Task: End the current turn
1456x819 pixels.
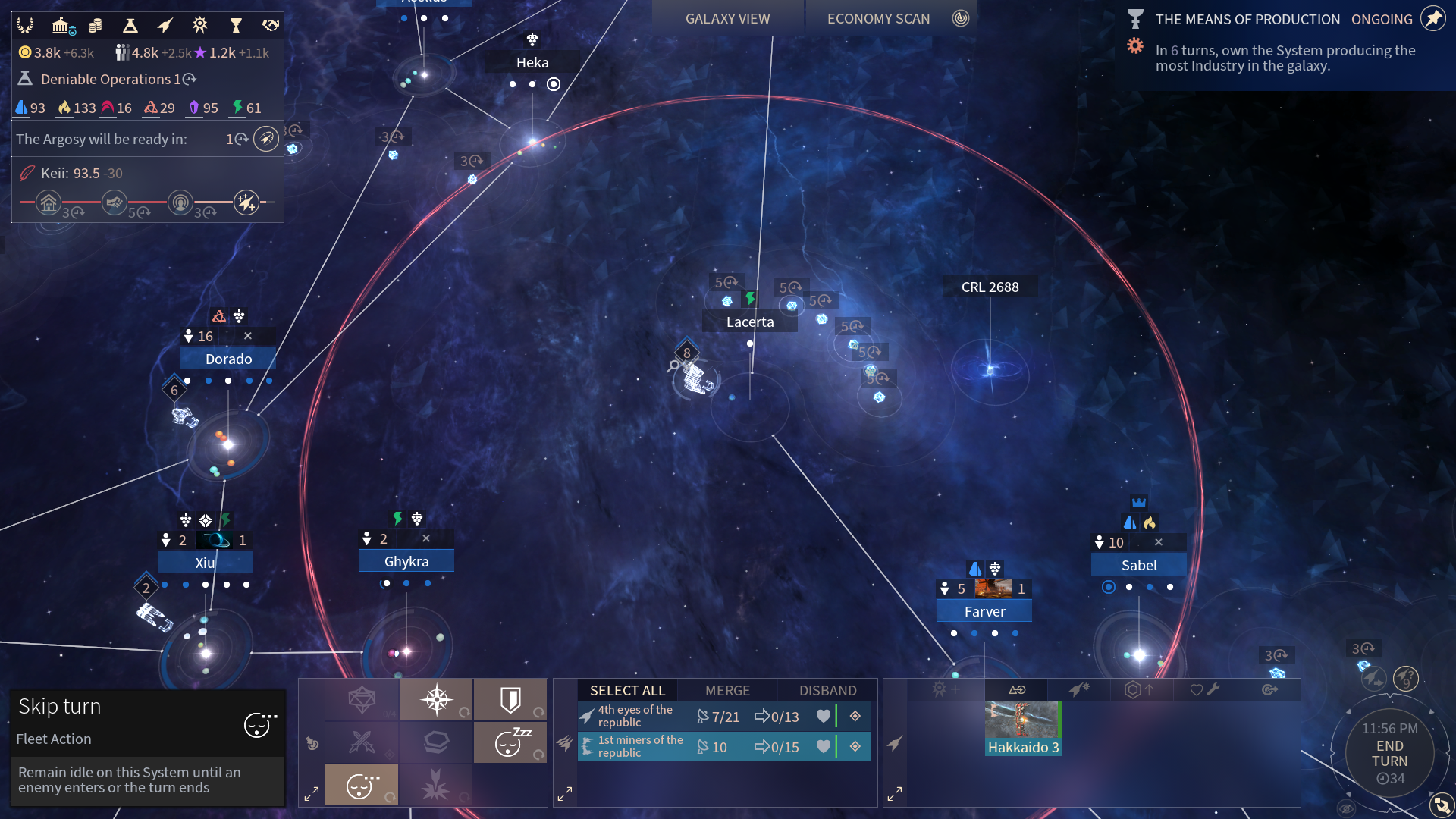Action: (x=1389, y=754)
